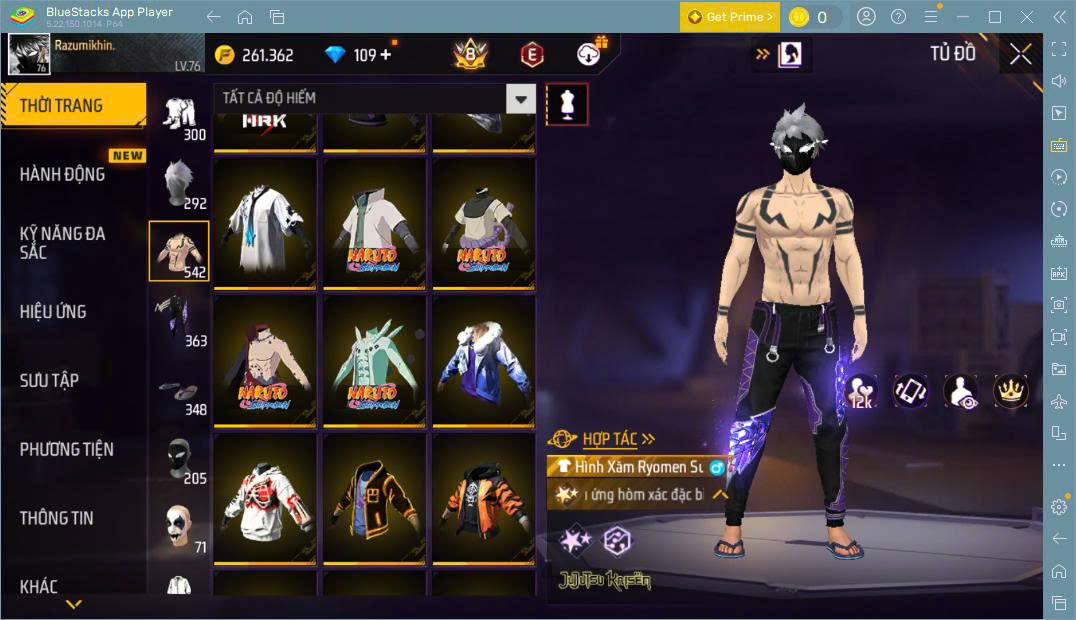Choose the orange tiger-striped jacket

coord(483,498)
